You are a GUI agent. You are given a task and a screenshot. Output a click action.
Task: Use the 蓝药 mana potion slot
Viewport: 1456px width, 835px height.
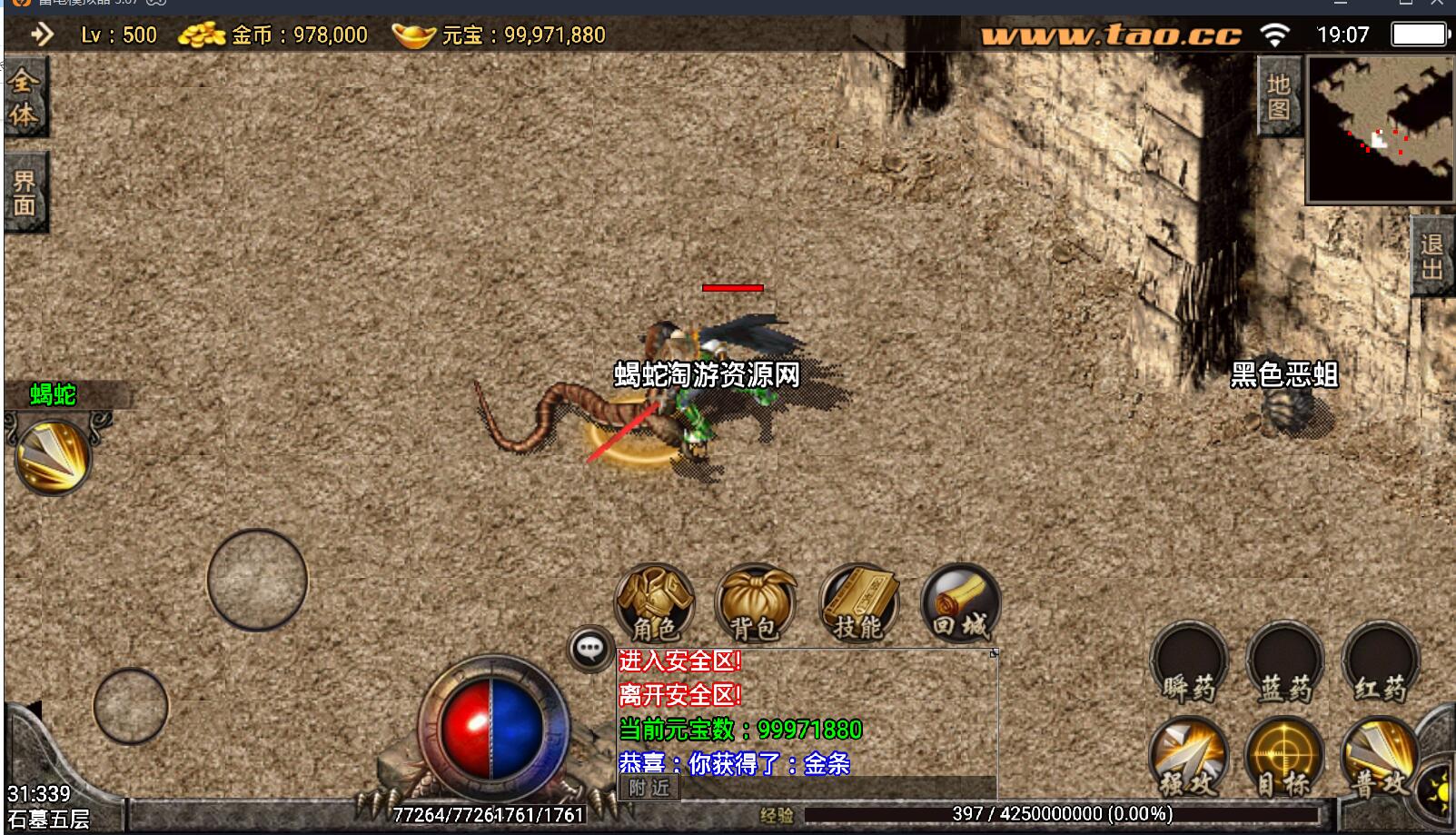(x=1284, y=664)
